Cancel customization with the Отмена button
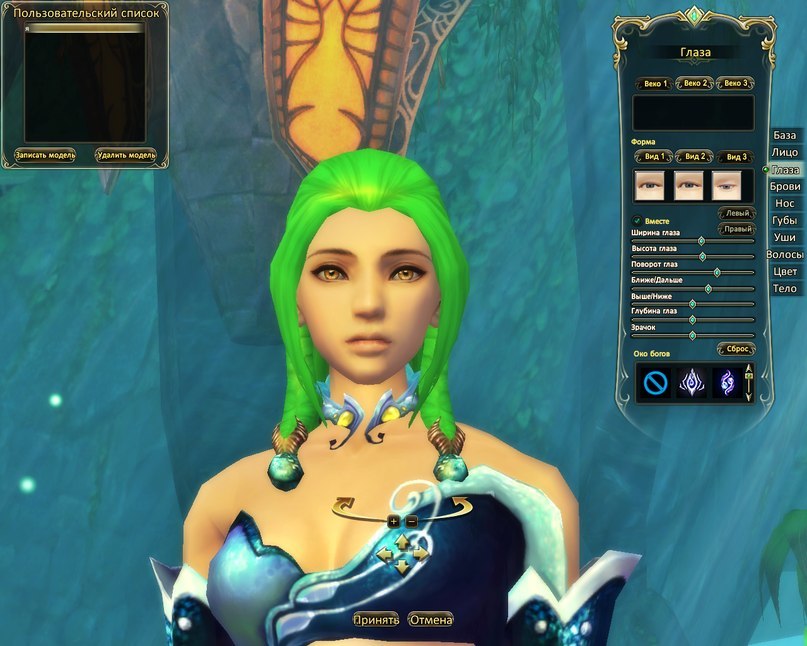Viewport: 807px width, 646px height. pos(430,620)
